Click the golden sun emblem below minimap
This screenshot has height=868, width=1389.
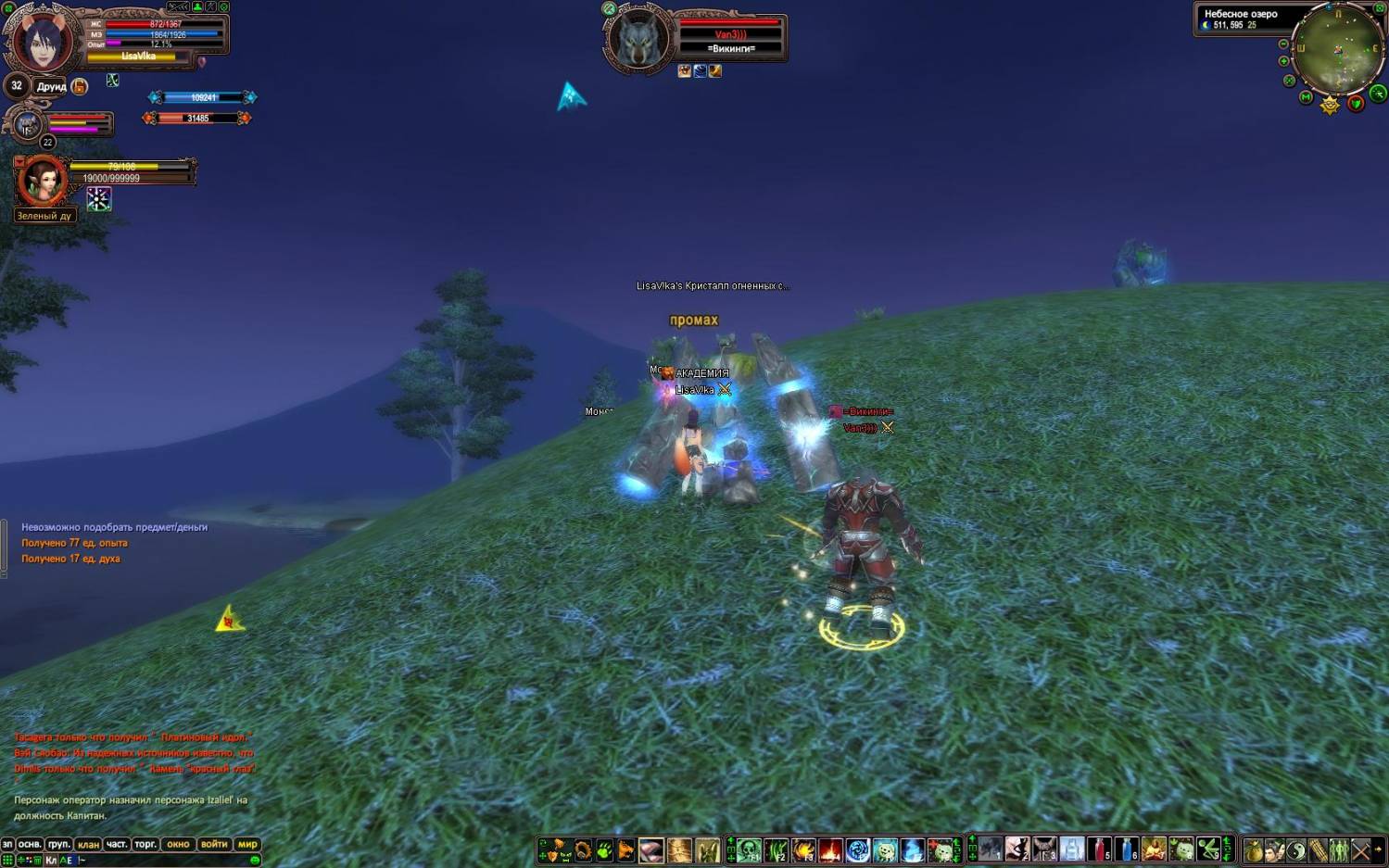point(1330,106)
